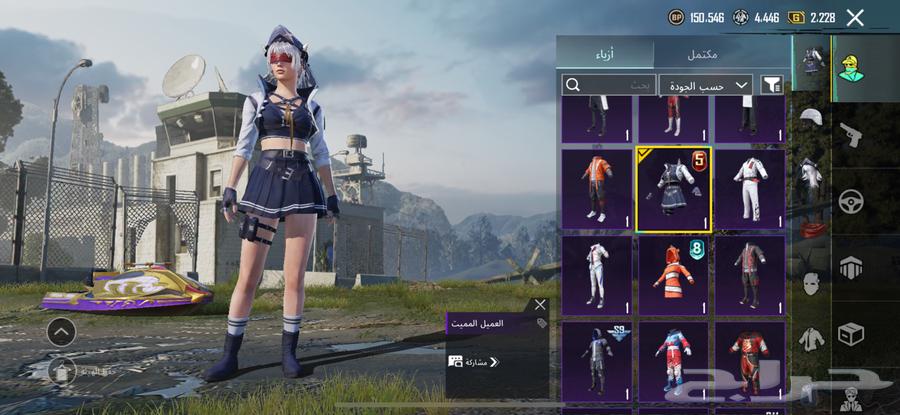Choose the orange hooded outfit with badge 8
Screen dimensions: 900x415
pos(673,275)
